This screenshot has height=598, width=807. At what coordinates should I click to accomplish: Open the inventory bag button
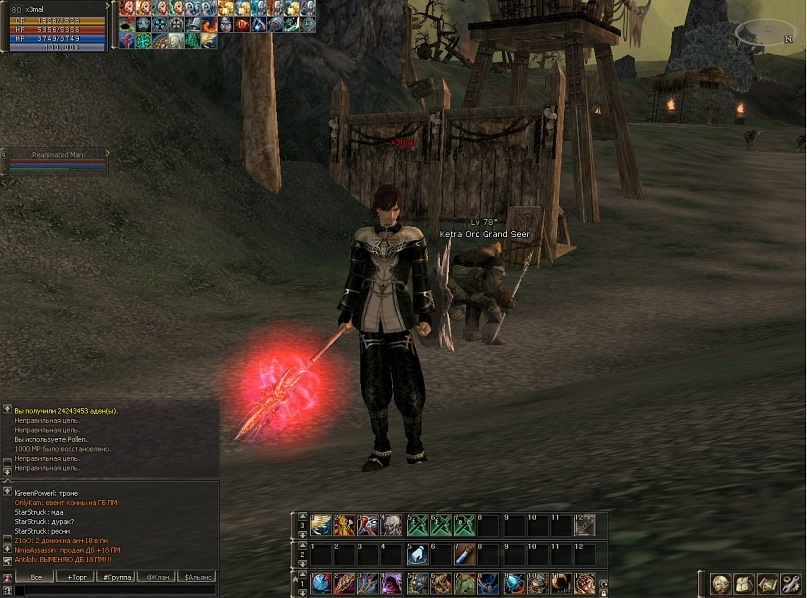tap(743, 583)
